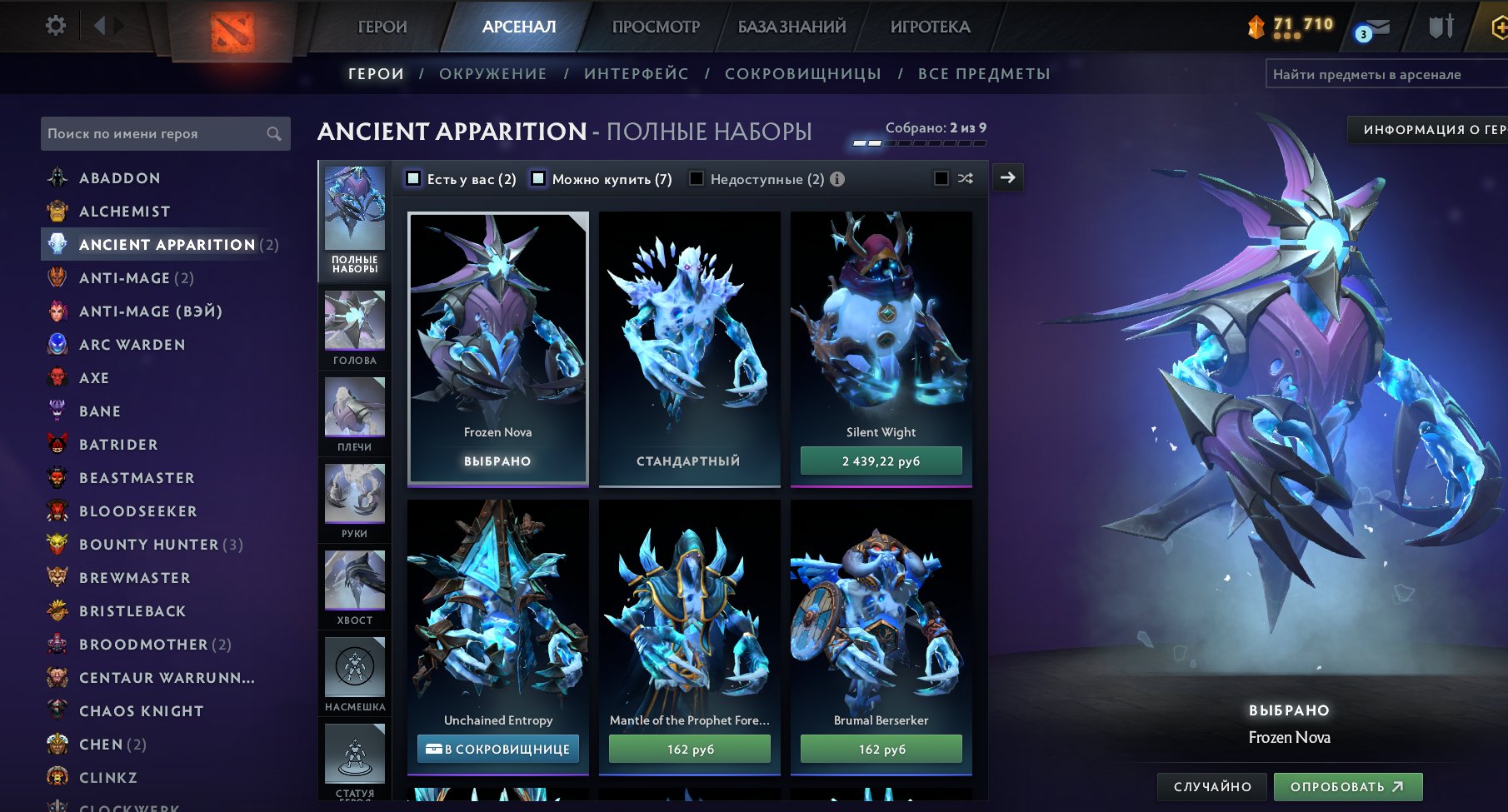Image resolution: width=1508 pixels, height=812 pixels.
Task: Click the hero name search box
Action: 158,134
